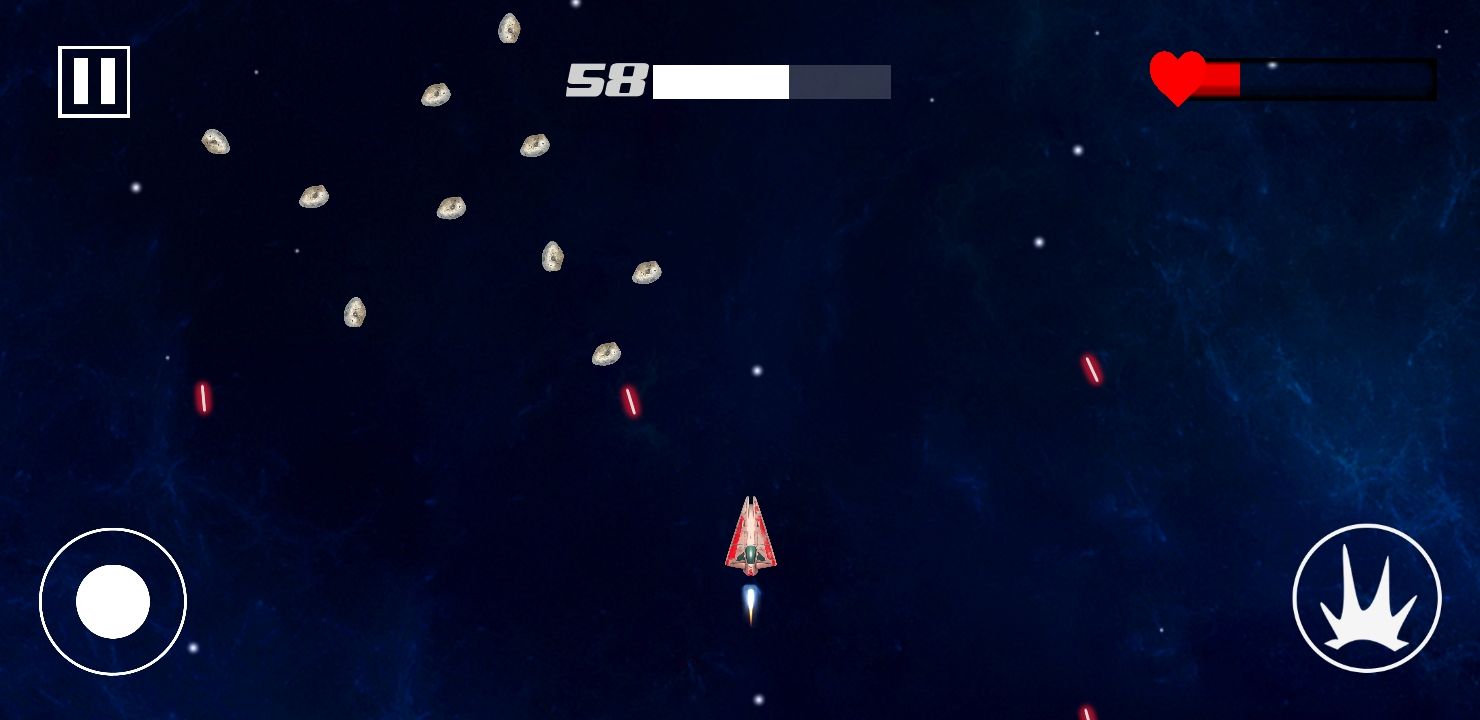Select the player spaceship

(x=752, y=535)
